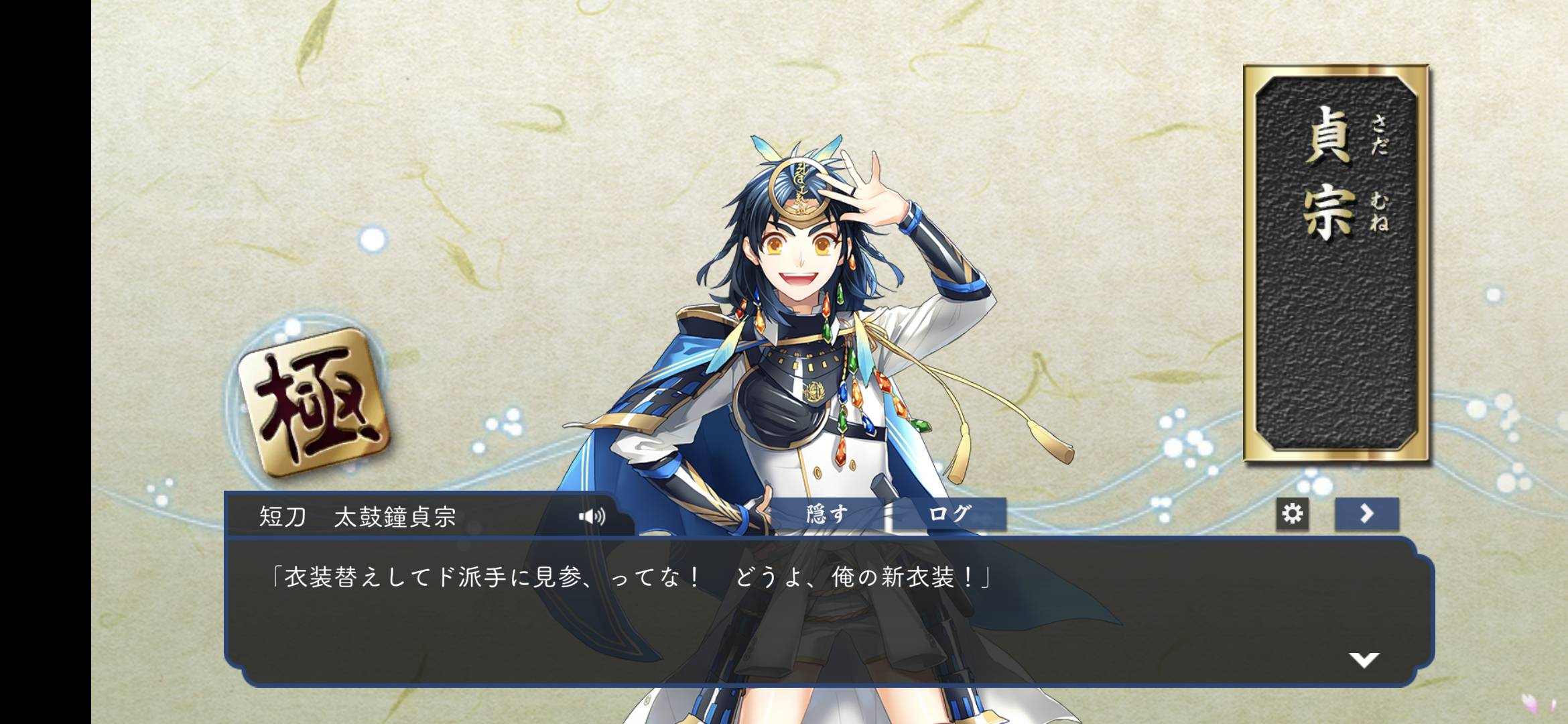
Task: Open the gear settings icon
Action: point(1292,514)
